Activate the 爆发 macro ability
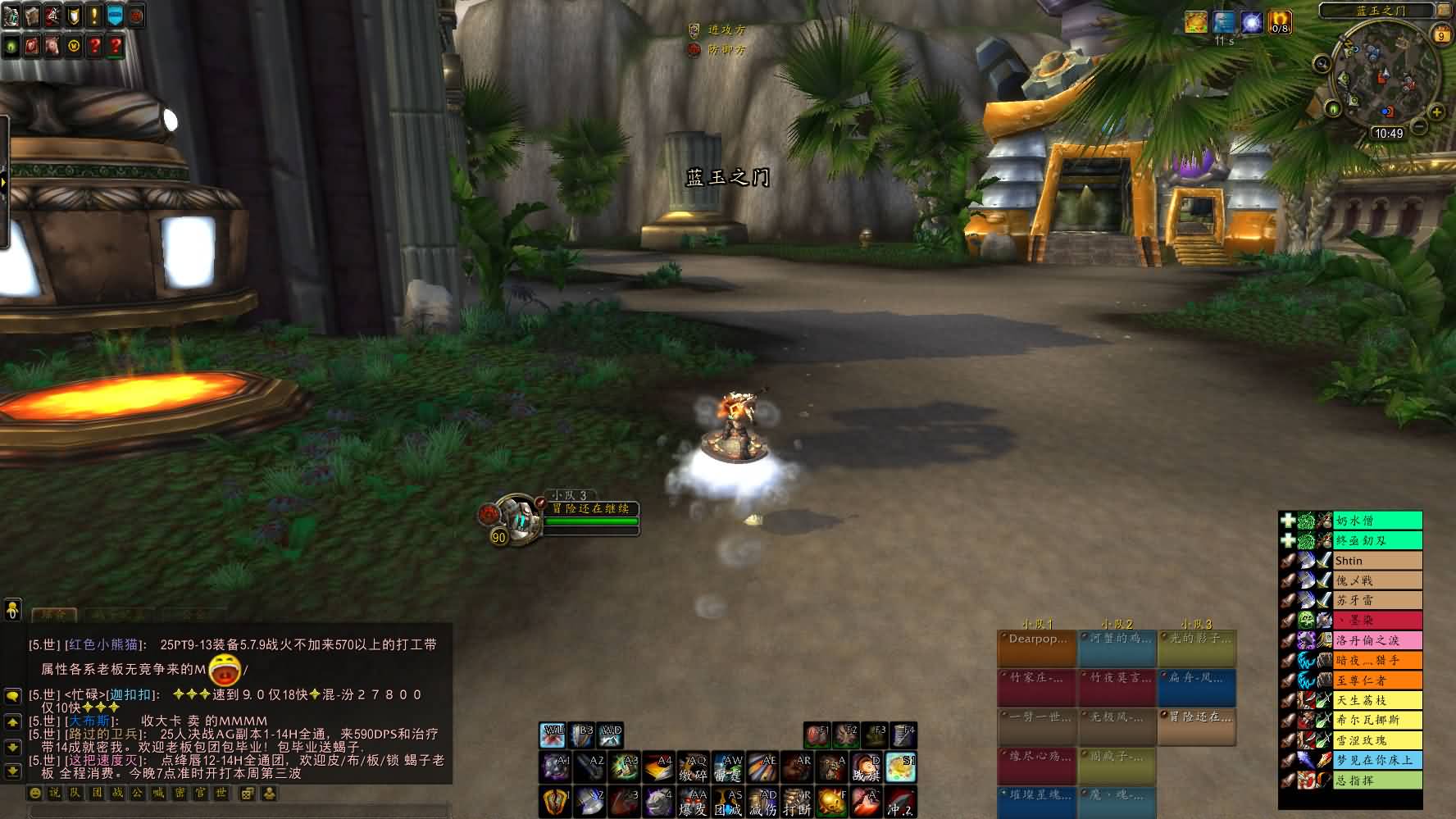 coord(694,802)
